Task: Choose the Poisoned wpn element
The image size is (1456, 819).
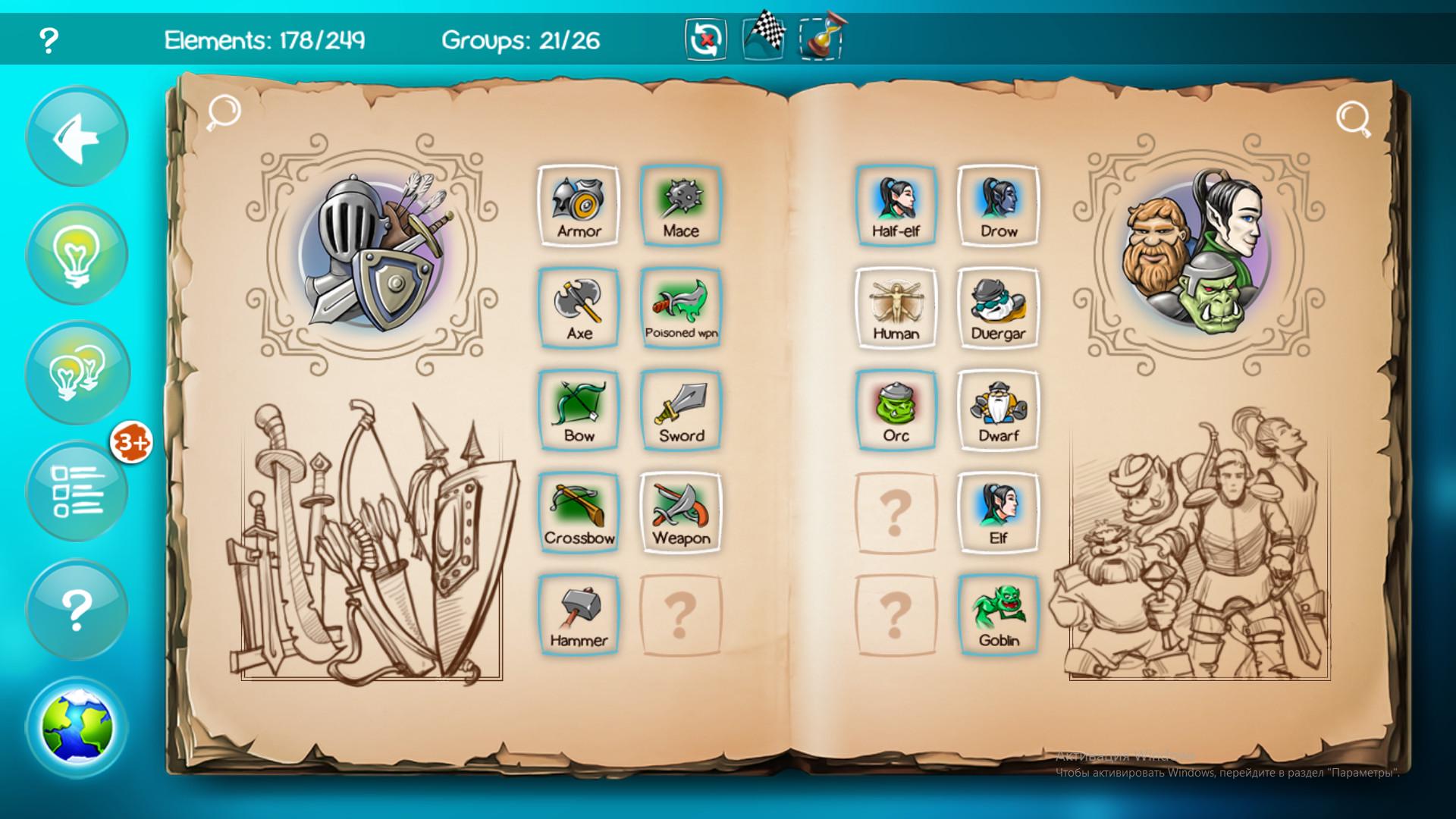Action: tap(681, 308)
